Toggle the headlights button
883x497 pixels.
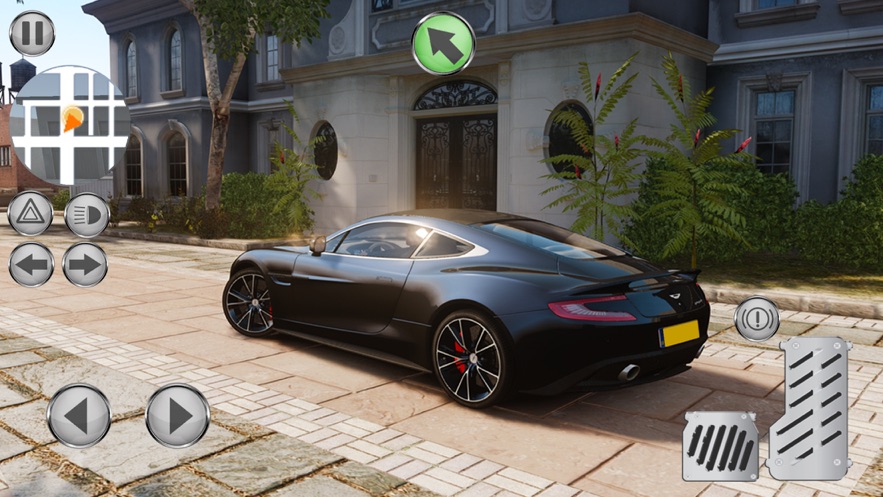coord(87,215)
